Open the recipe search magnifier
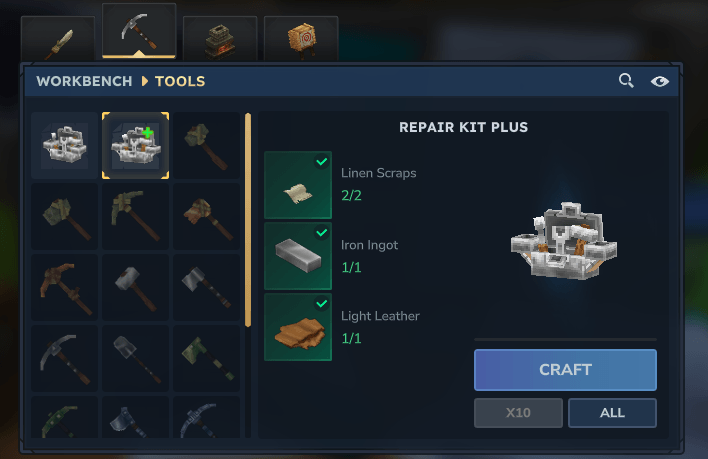Viewport: 708px width, 459px height. click(626, 81)
